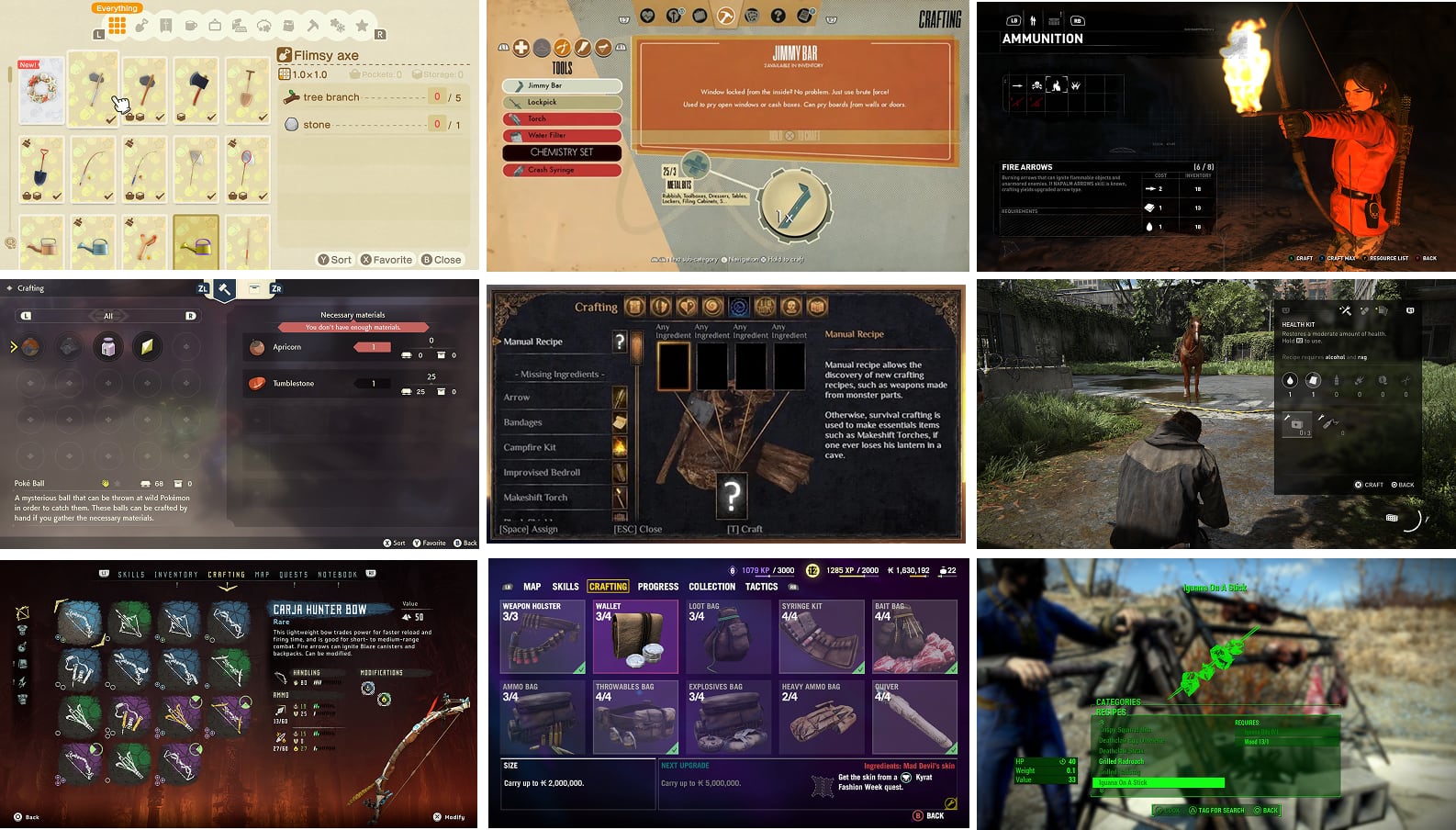Open the All filter selector

click(x=107, y=315)
